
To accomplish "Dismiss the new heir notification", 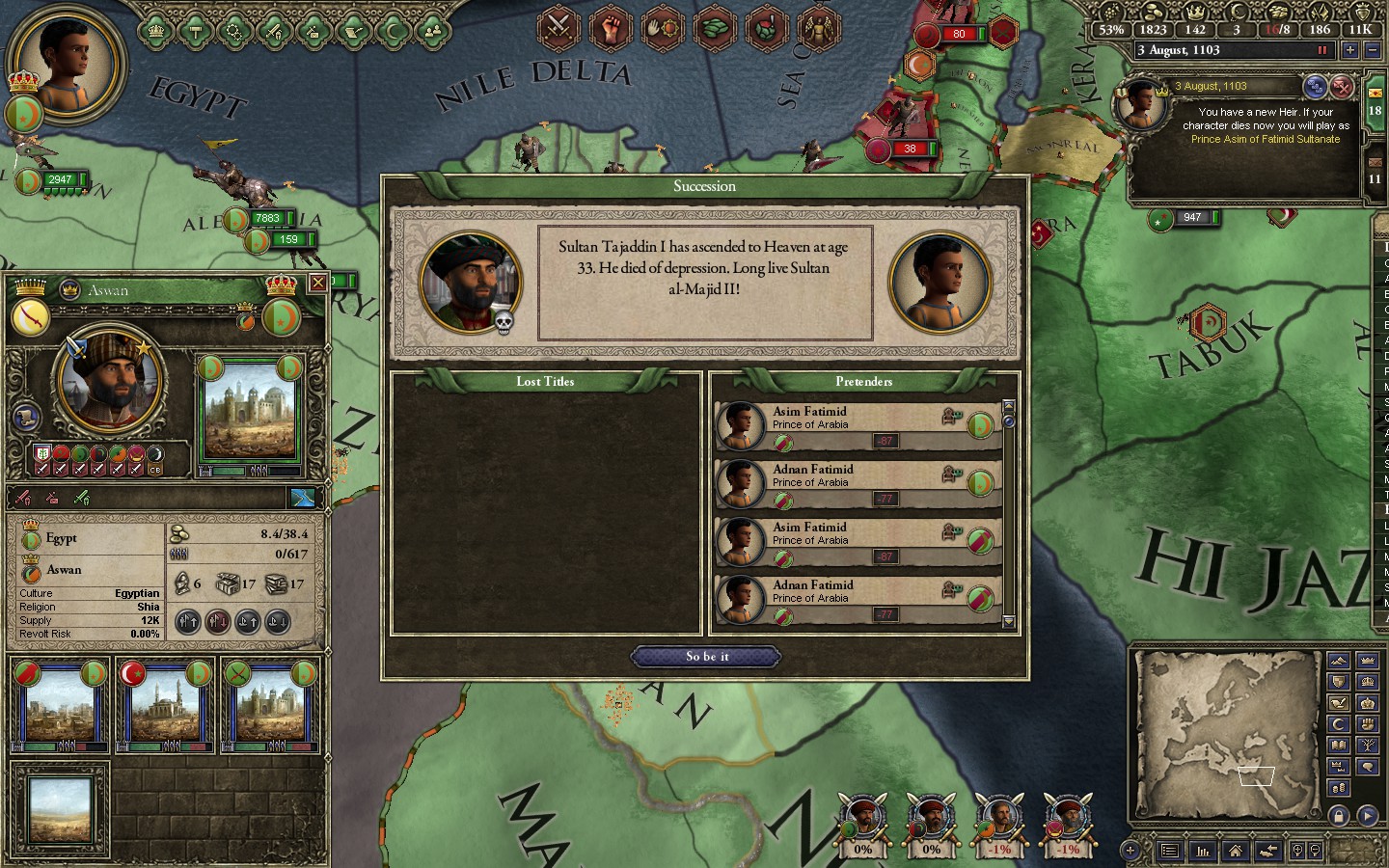I will pyautogui.click(x=1341, y=87).
